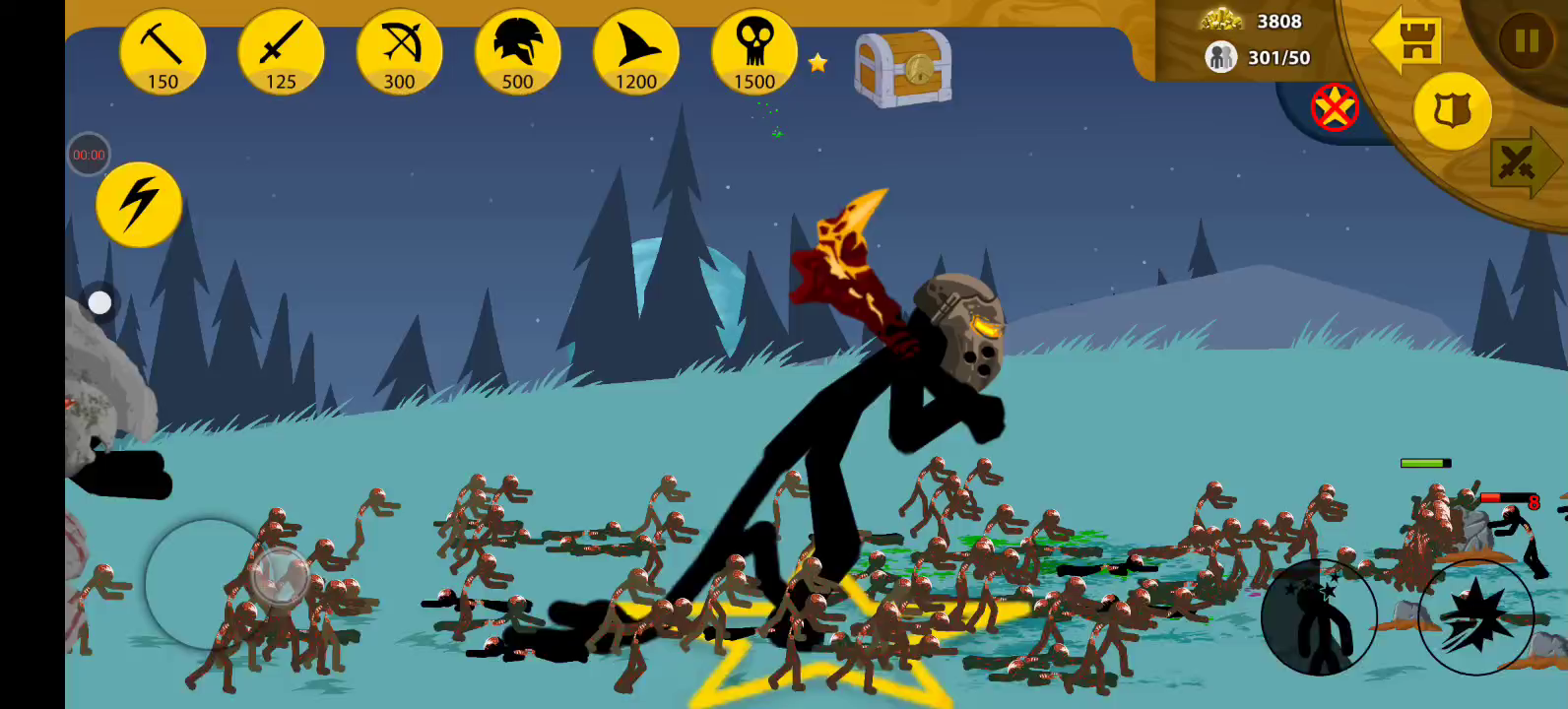Order army to attack with crossed swords

coord(1522,163)
